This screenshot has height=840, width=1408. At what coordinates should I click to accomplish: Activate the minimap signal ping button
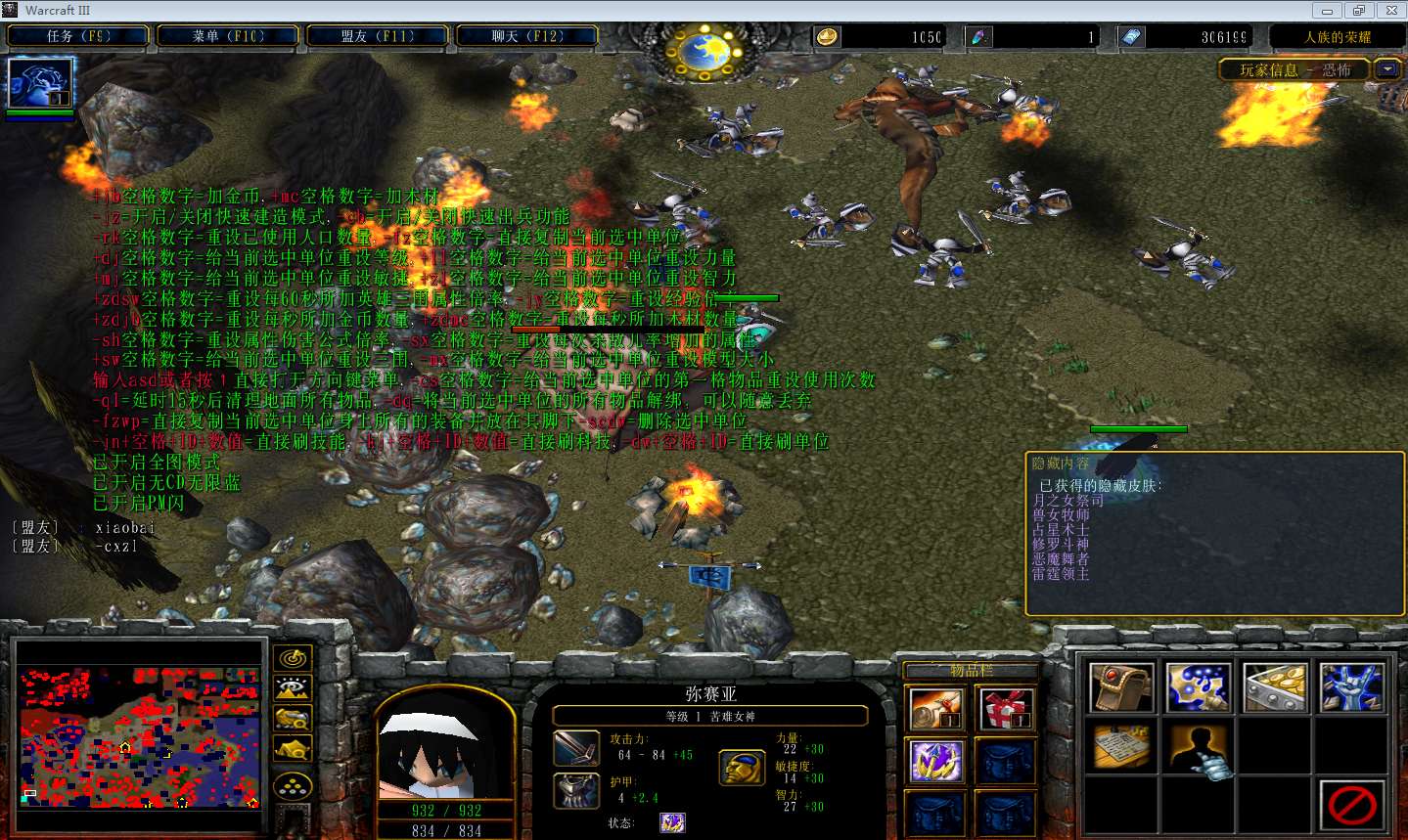click(292, 659)
